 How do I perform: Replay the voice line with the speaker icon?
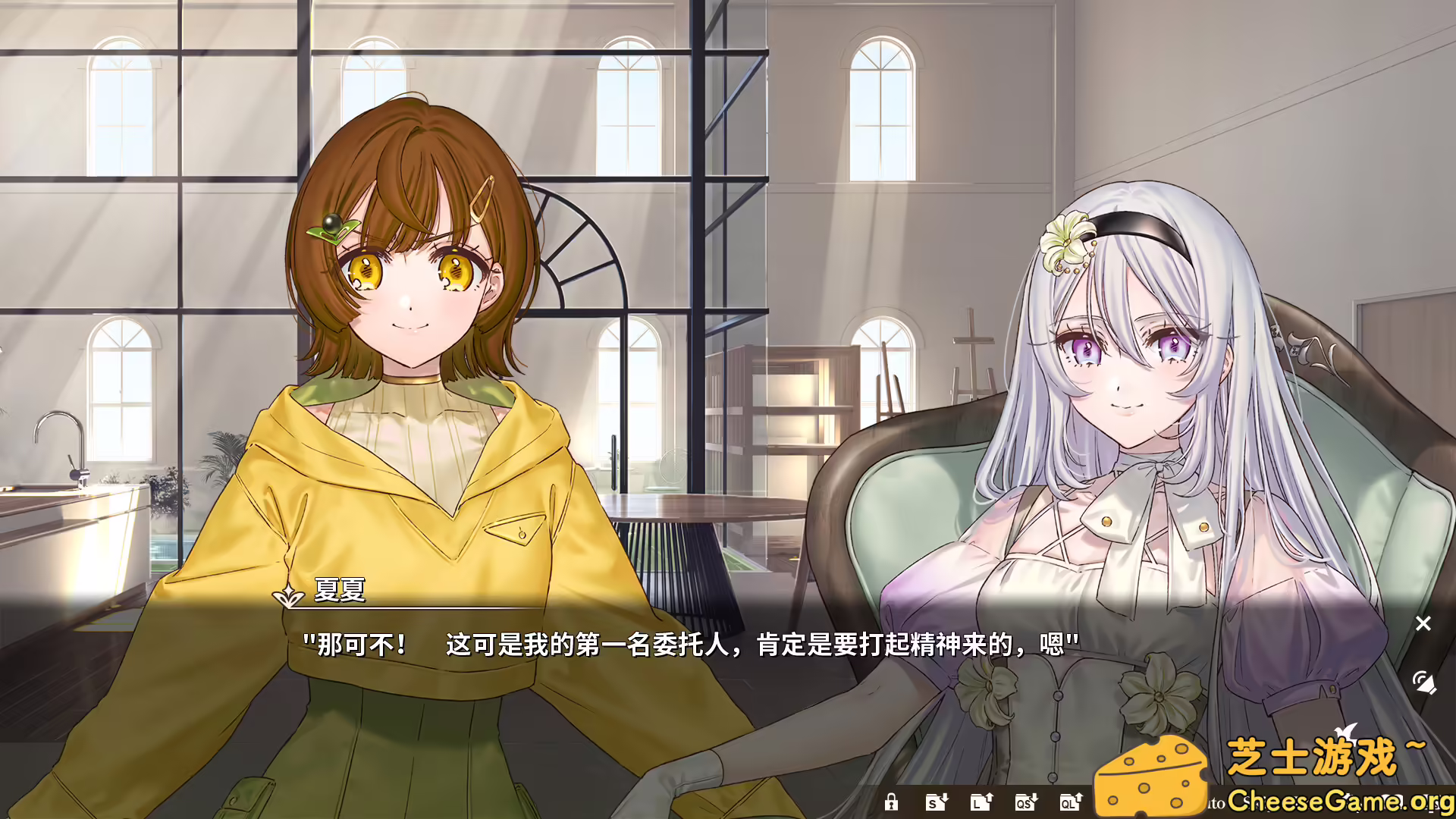pos(1423,683)
